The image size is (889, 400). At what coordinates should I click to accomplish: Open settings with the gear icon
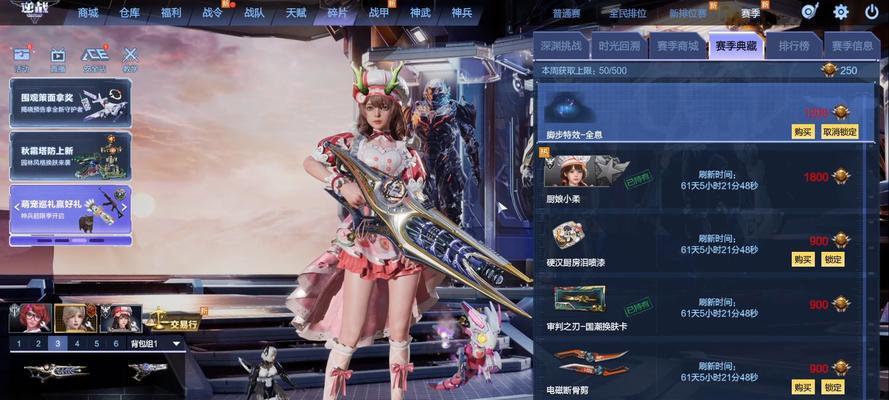click(841, 12)
